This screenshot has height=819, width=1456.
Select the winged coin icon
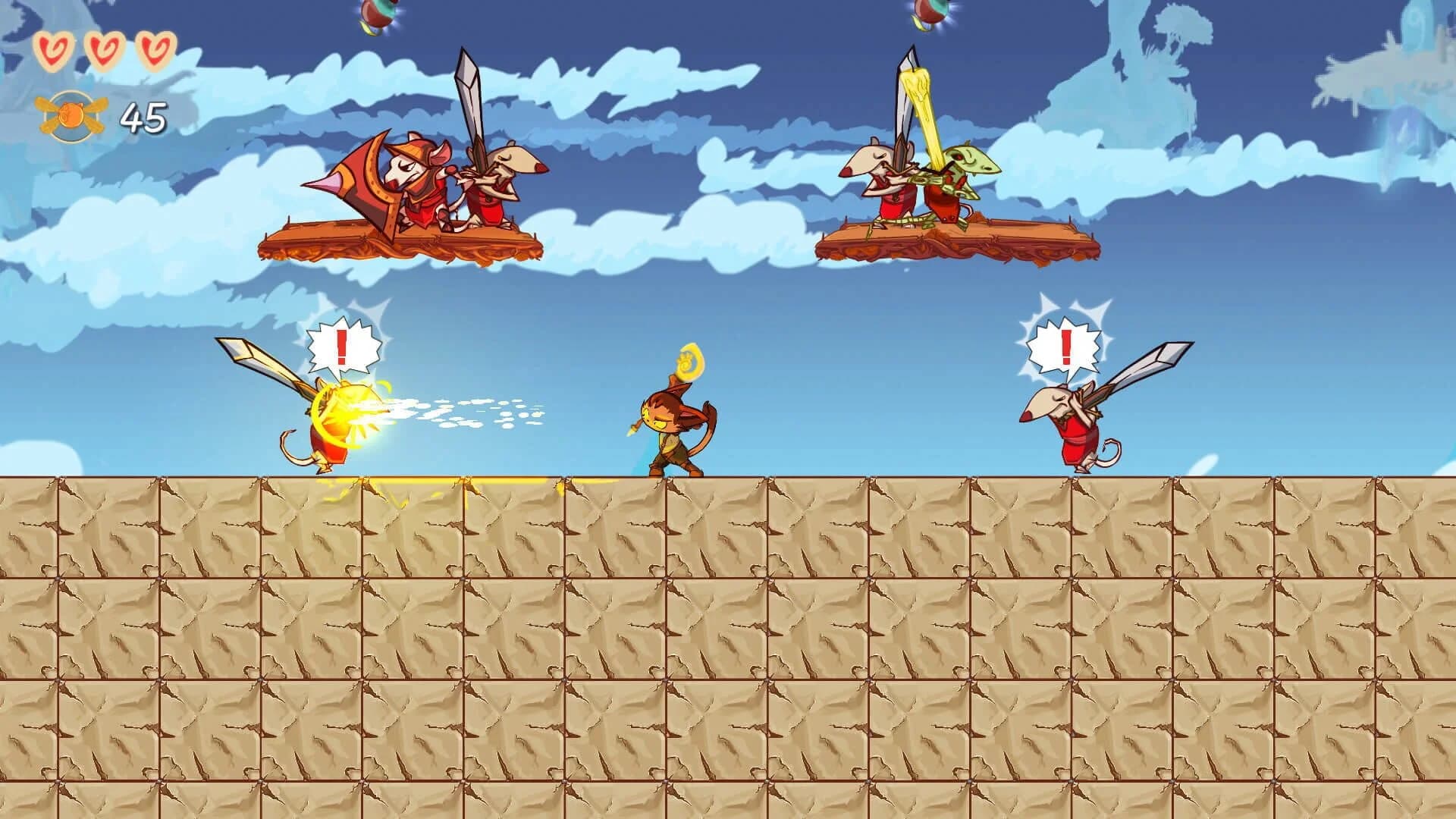tap(68, 114)
